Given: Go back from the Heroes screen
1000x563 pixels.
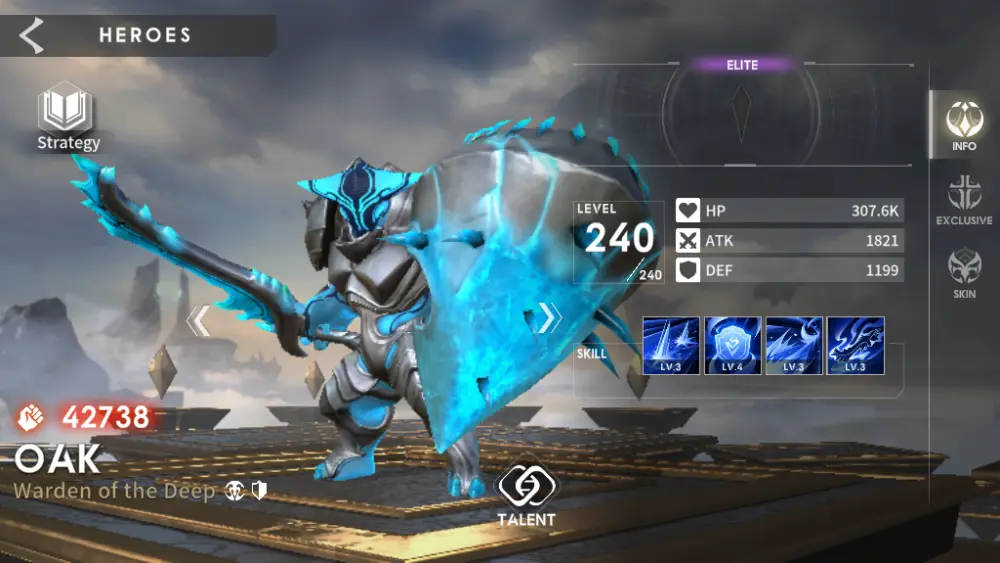Looking at the screenshot, I should click(32, 35).
